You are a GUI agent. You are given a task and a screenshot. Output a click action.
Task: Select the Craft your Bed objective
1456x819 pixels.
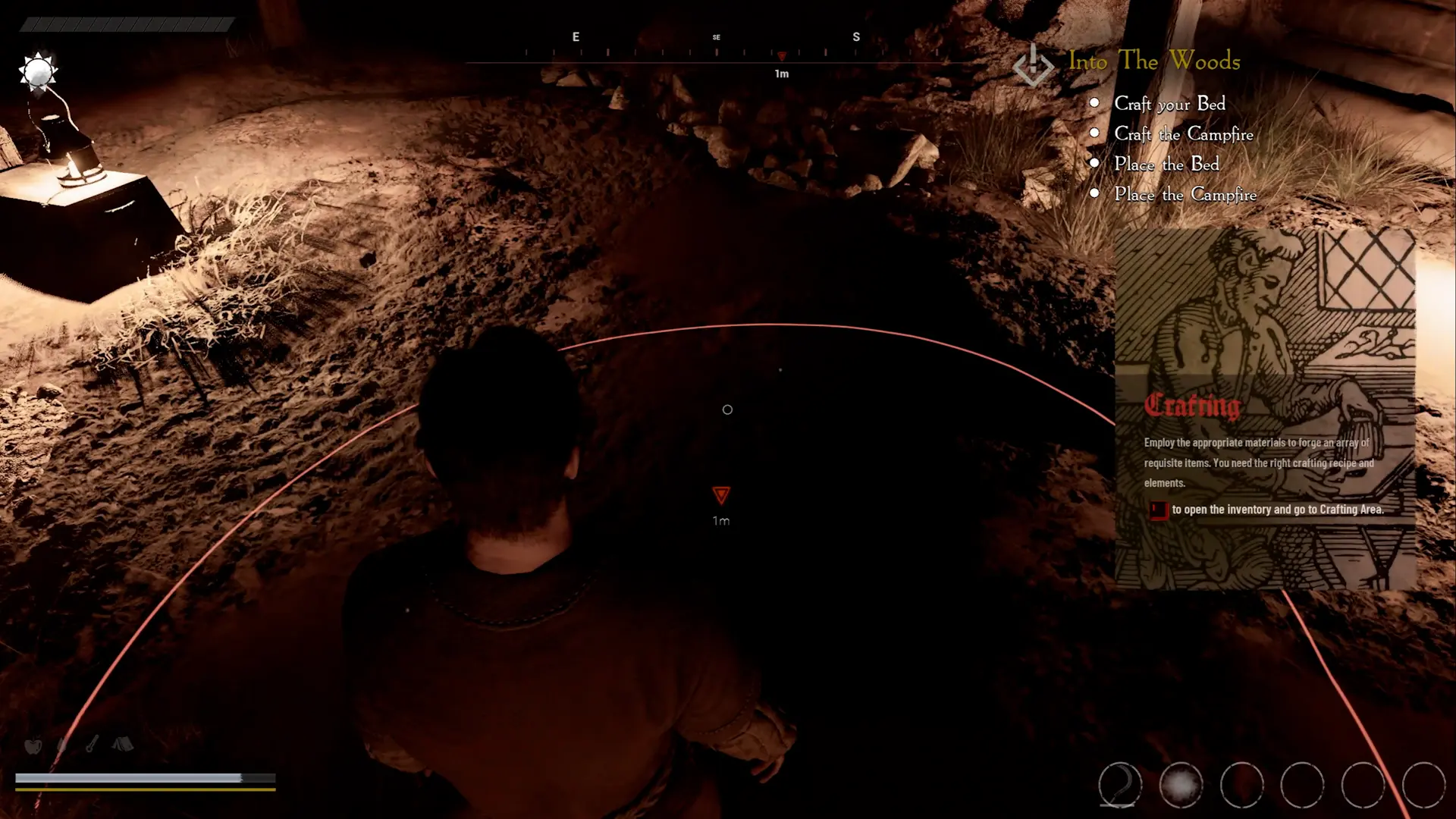pos(1169,104)
